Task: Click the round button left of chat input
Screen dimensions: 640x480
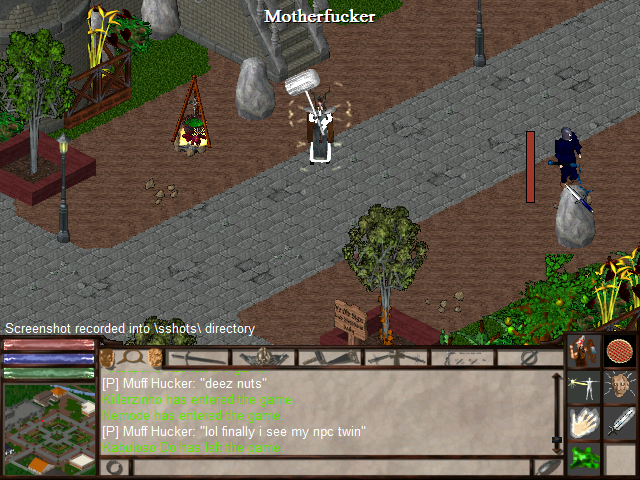Action: coord(113,467)
